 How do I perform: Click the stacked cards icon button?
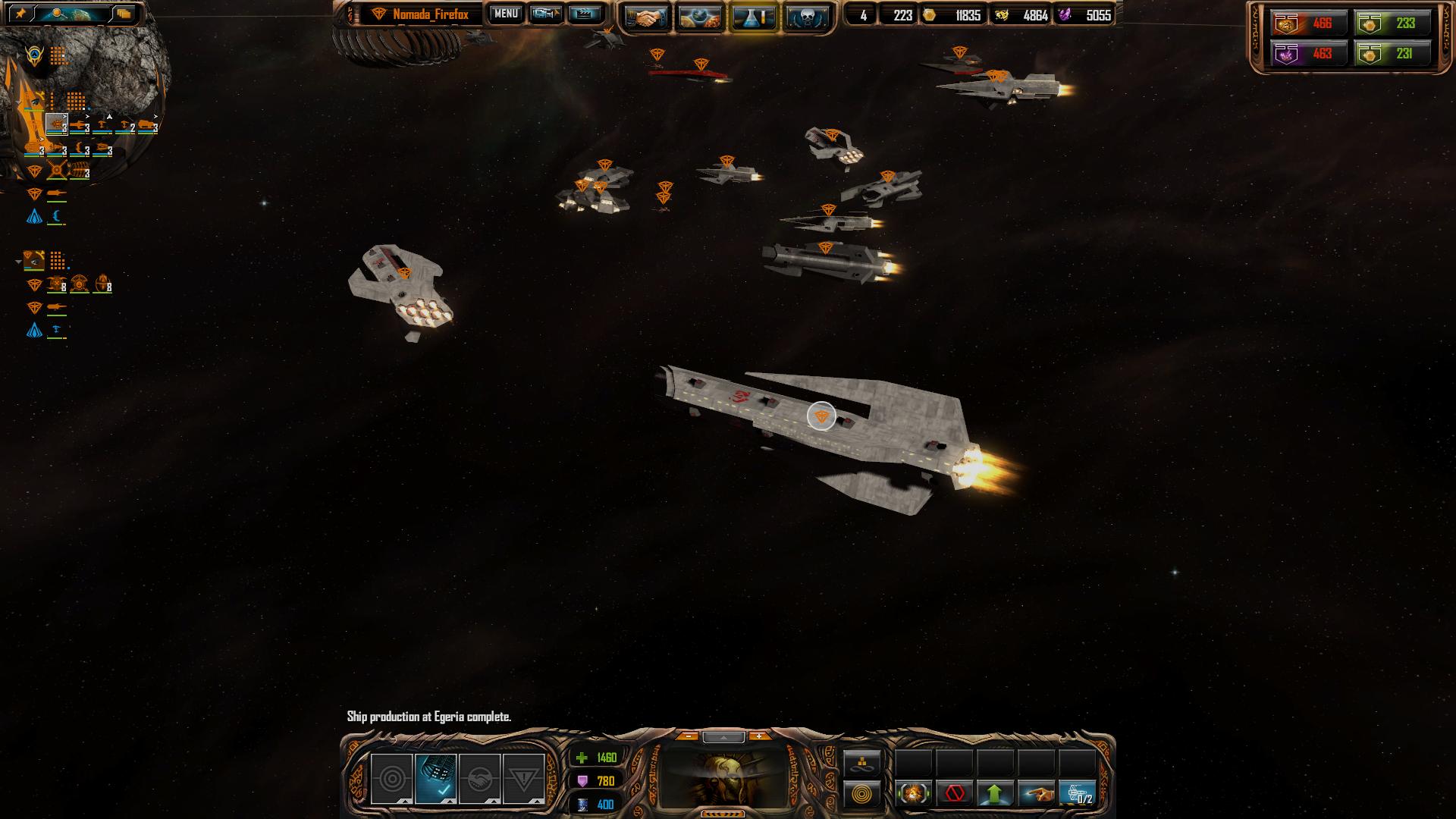coord(124,14)
